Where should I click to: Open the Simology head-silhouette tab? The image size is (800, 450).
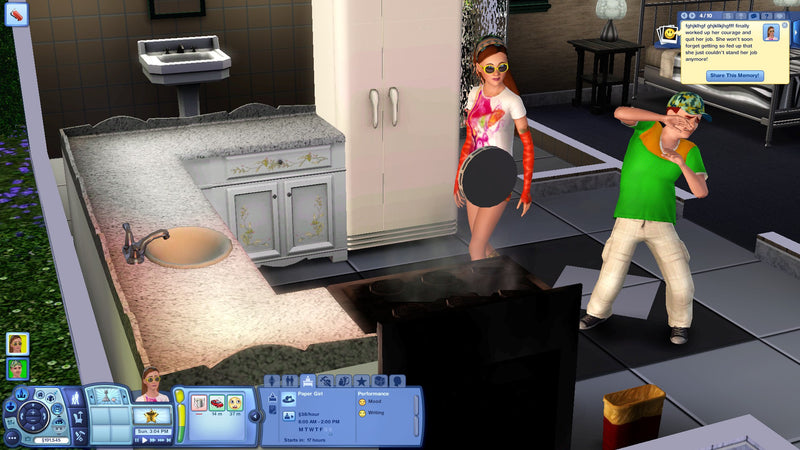(x=398, y=381)
